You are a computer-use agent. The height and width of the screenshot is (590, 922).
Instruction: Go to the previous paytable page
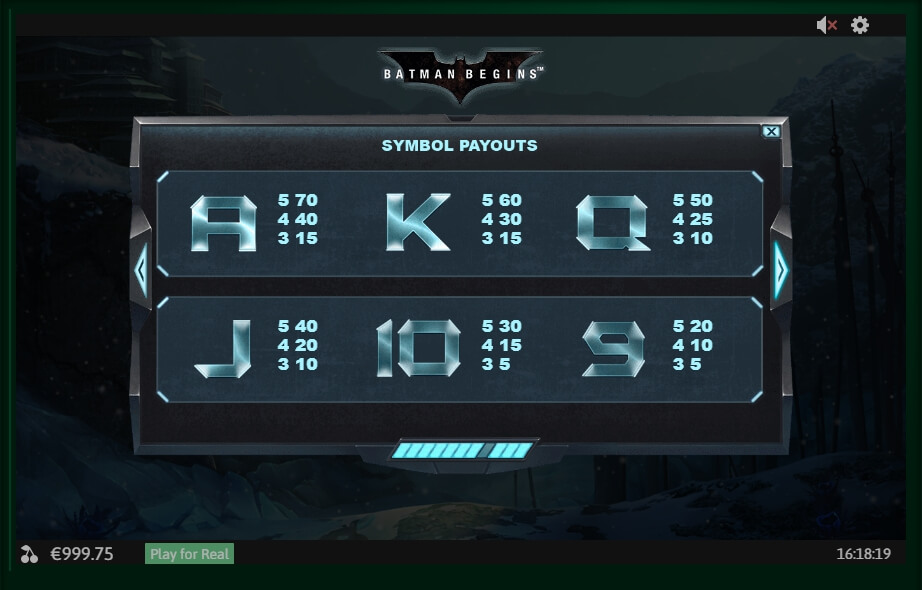pos(141,268)
